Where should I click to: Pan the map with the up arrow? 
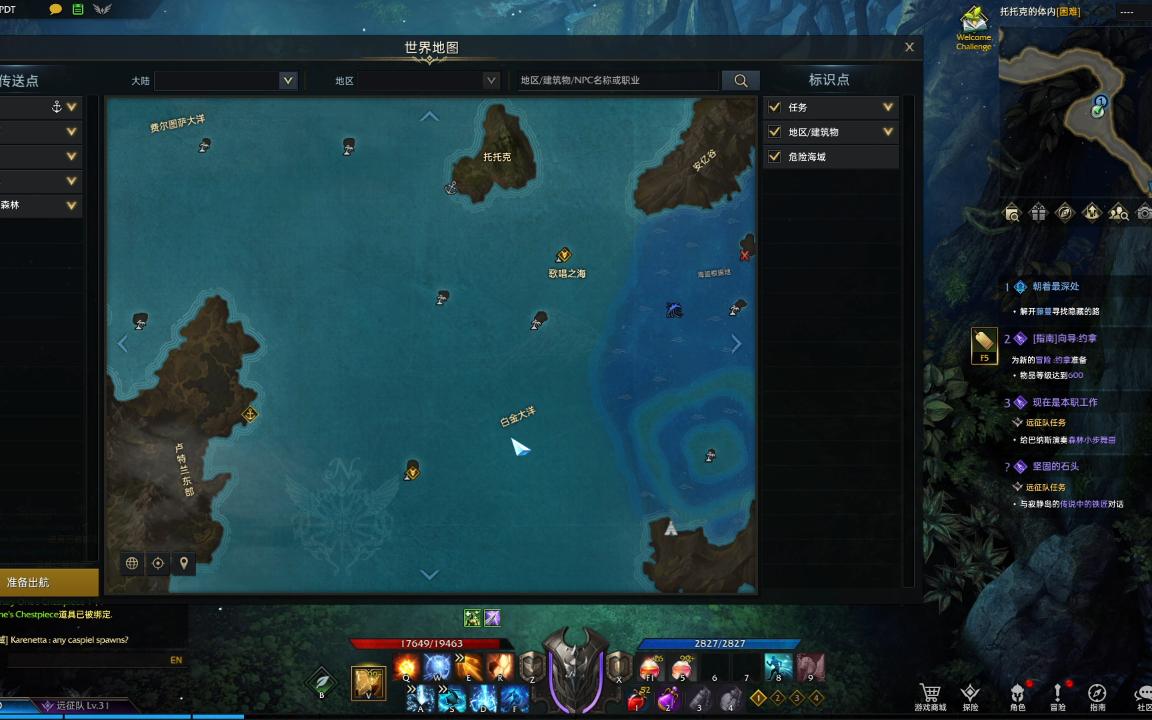429,117
